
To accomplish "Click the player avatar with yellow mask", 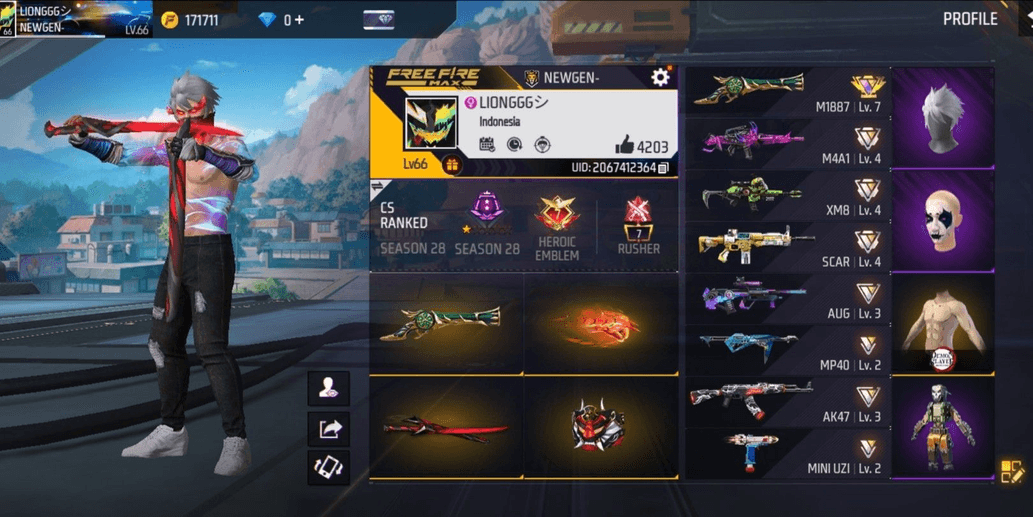I will tap(431, 123).
